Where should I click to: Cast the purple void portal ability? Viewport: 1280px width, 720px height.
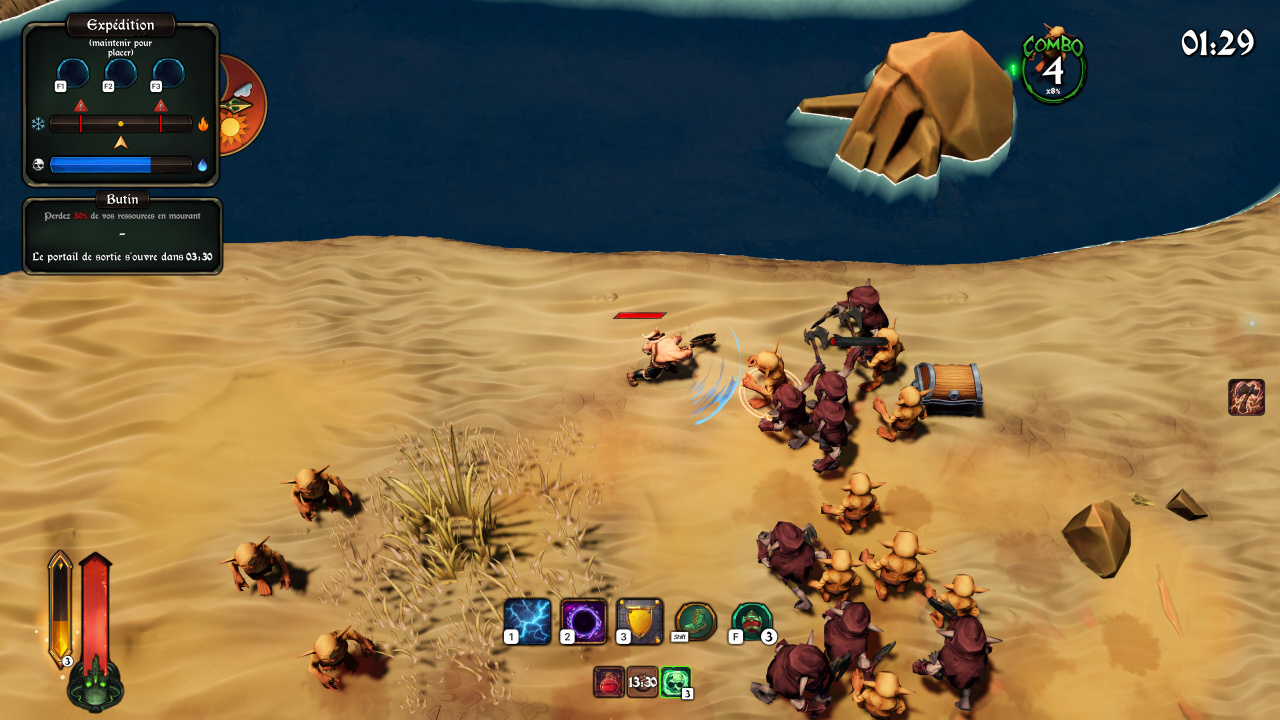(x=583, y=621)
